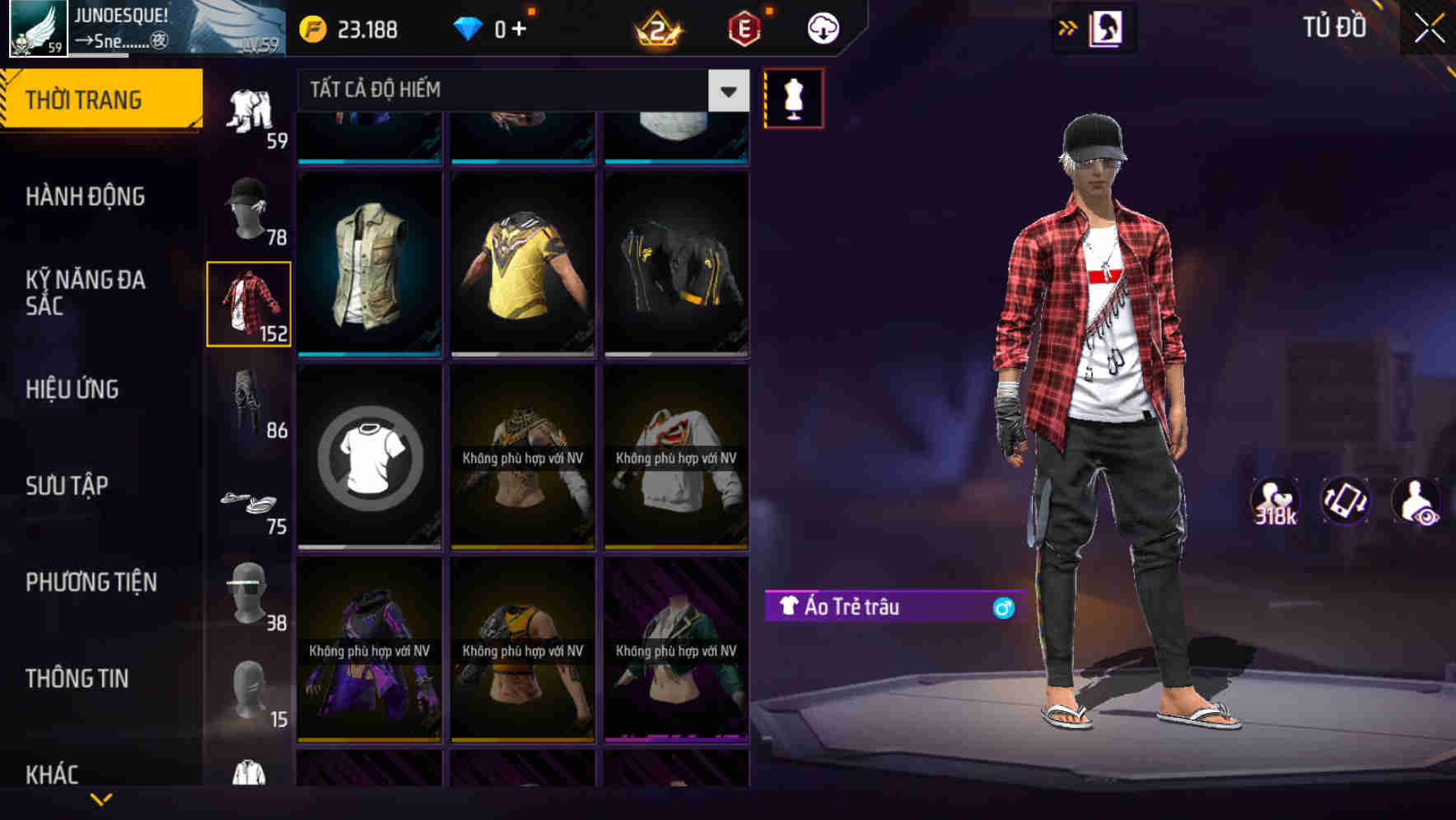The width and height of the screenshot is (1456, 820).
Task: Select the remove-shirt white tee slot
Action: click(x=369, y=459)
